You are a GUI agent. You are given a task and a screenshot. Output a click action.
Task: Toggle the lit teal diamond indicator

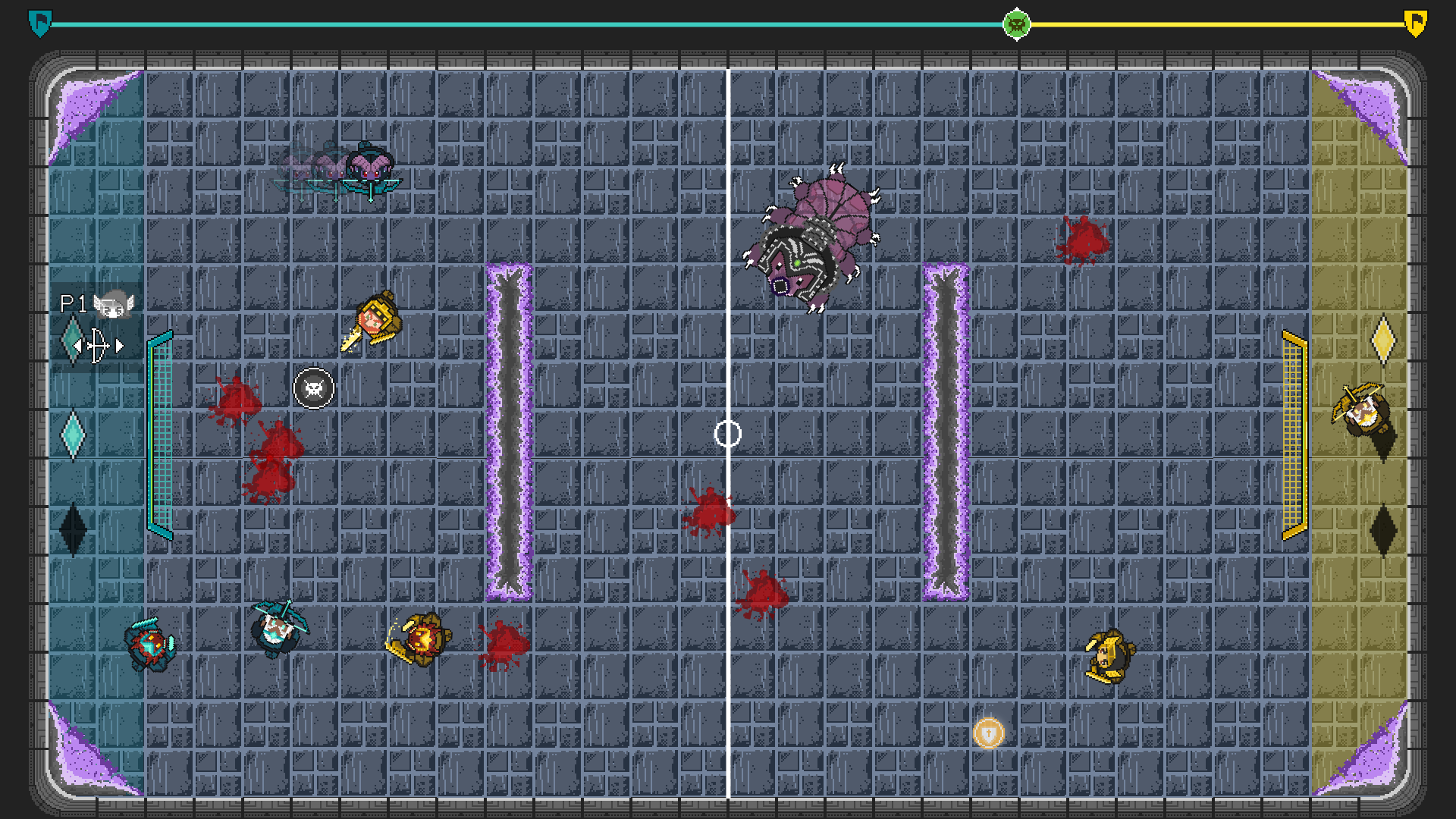tap(73, 435)
